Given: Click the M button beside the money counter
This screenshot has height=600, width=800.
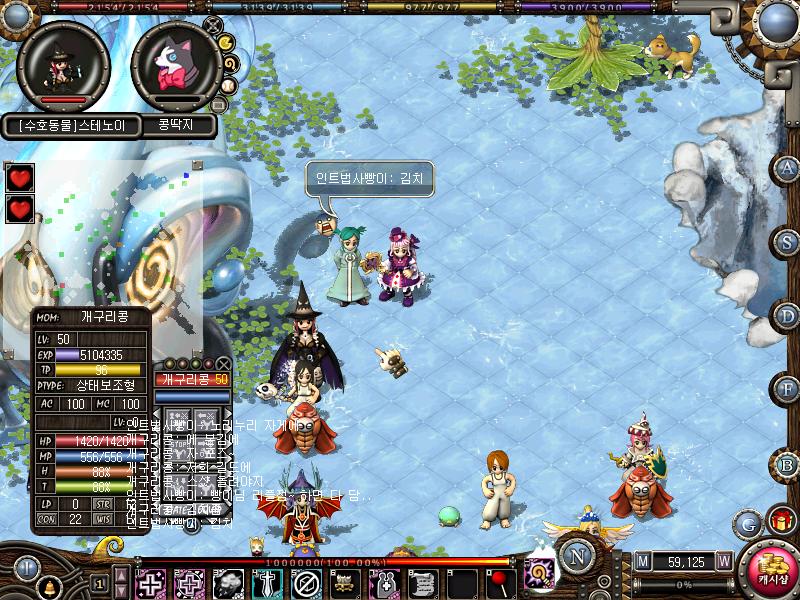Looking at the screenshot, I should [x=641, y=561].
